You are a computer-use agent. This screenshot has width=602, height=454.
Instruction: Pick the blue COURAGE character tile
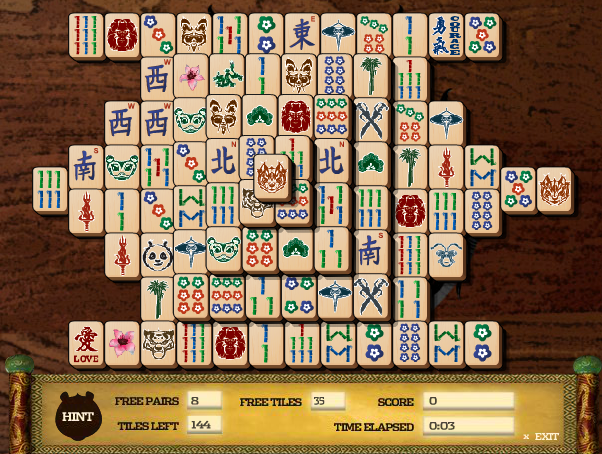pyautogui.click(x=445, y=35)
